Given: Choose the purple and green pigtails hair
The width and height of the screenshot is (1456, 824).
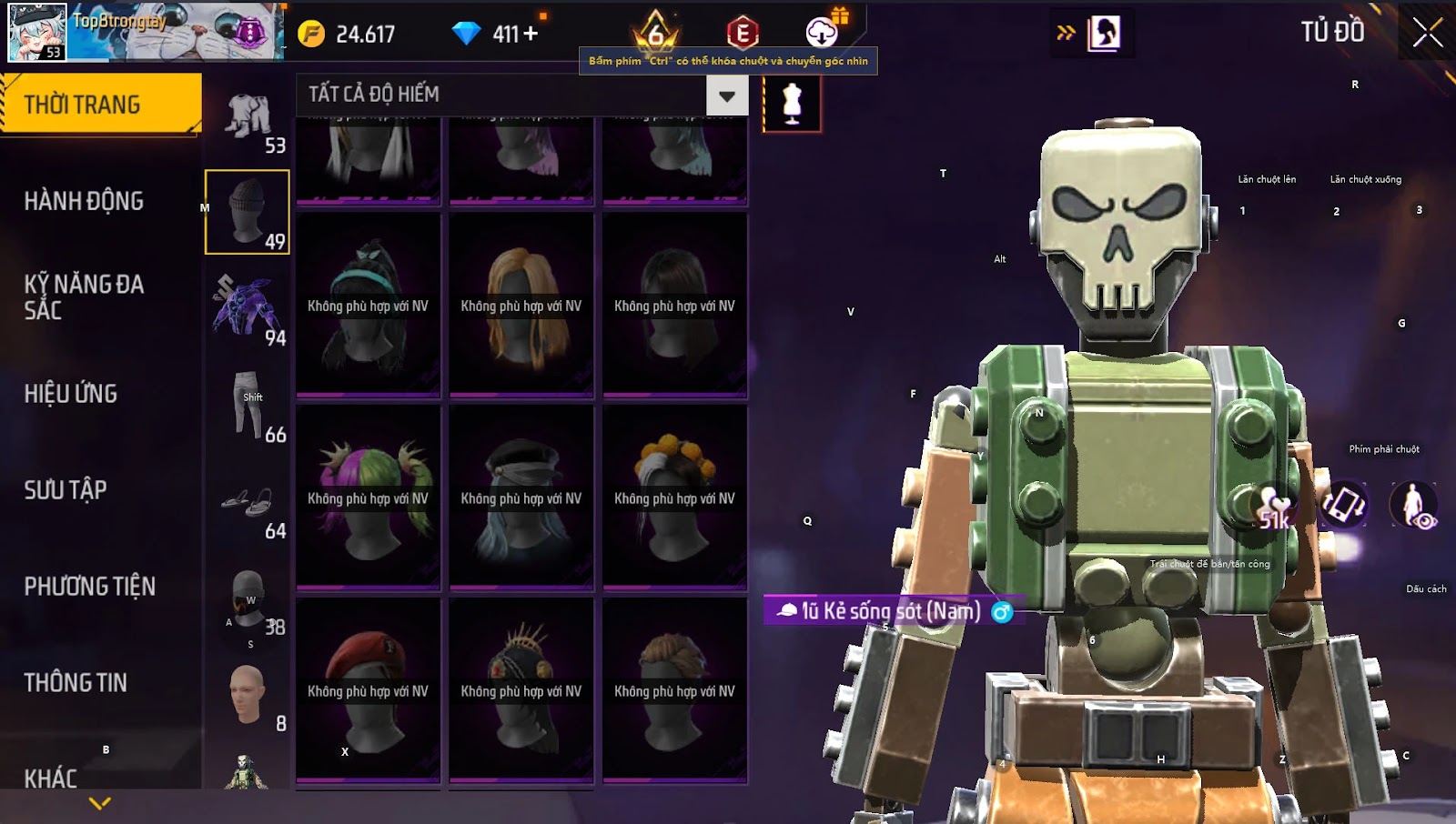Looking at the screenshot, I should [x=369, y=497].
